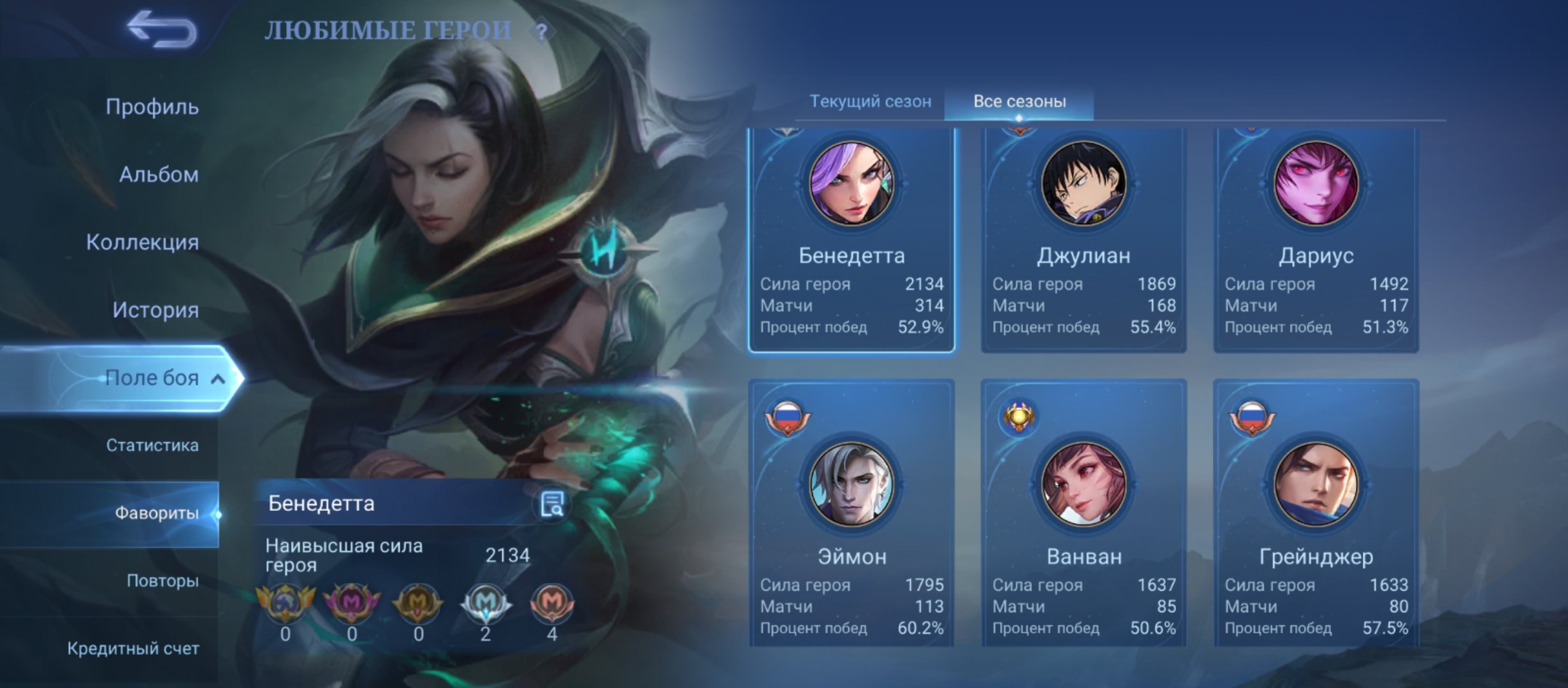Select the Все сезоны tab
This screenshot has width=1568, height=688.
pyautogui.click(x=1019, y=101)
